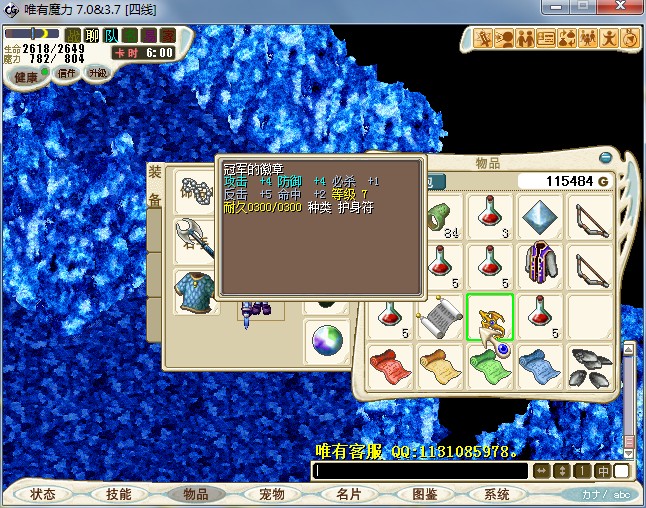Close the 物品 inventory window
Viewport: 646px width, 508px height.
pyautogui.click(x=604, y=157)
